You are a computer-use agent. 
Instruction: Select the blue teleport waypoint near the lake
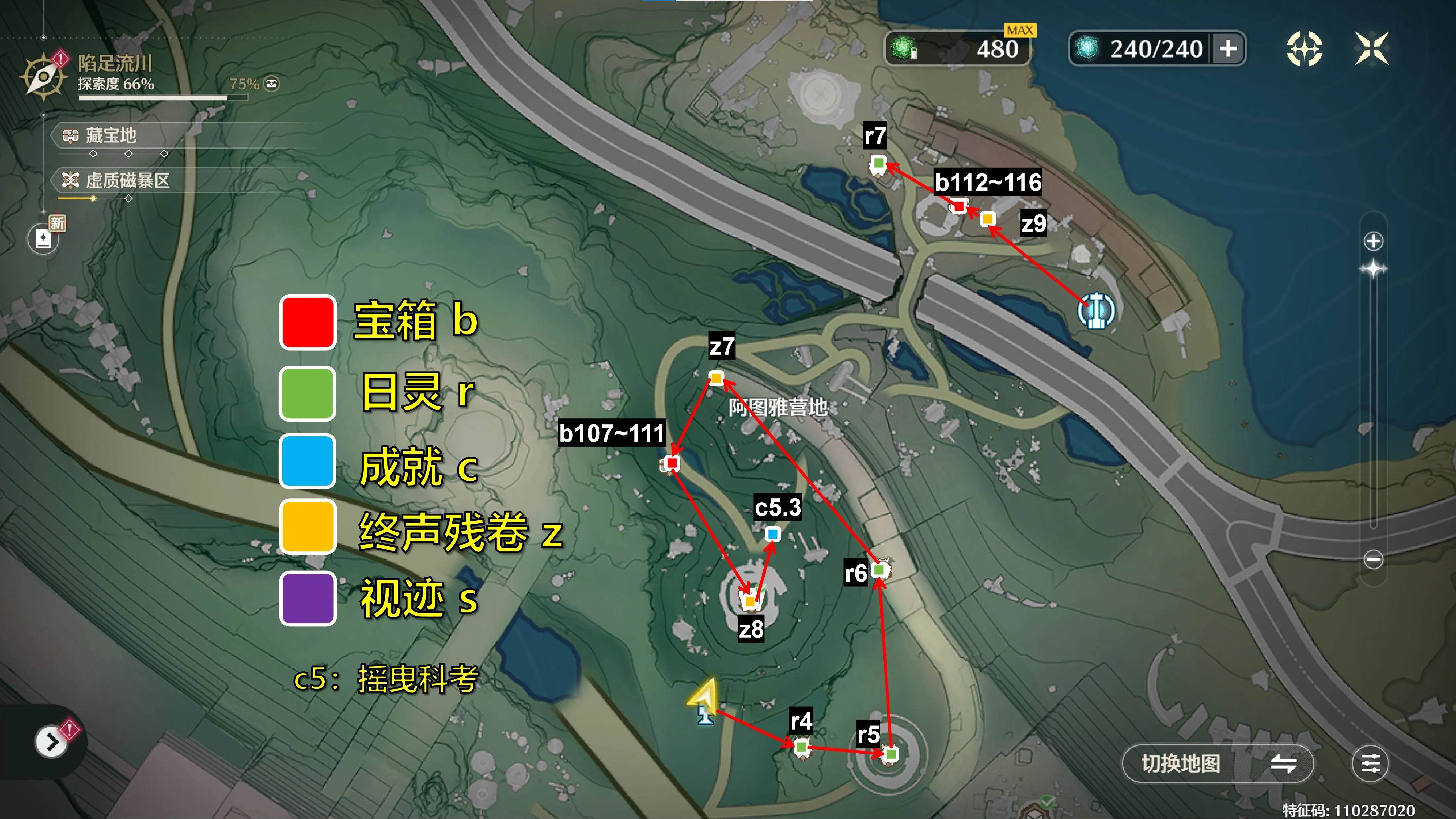click(1096, 310)
